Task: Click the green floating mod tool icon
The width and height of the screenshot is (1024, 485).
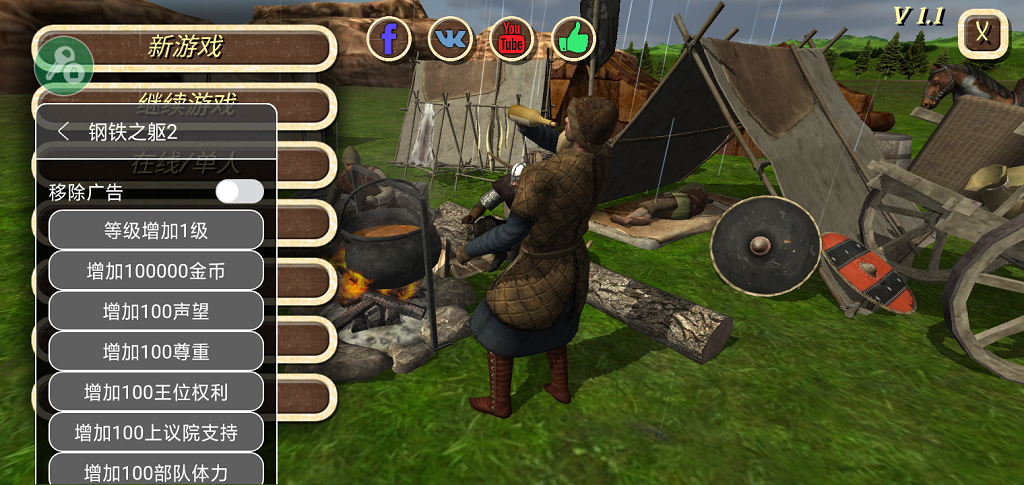Action: click(x=64, y=66)
